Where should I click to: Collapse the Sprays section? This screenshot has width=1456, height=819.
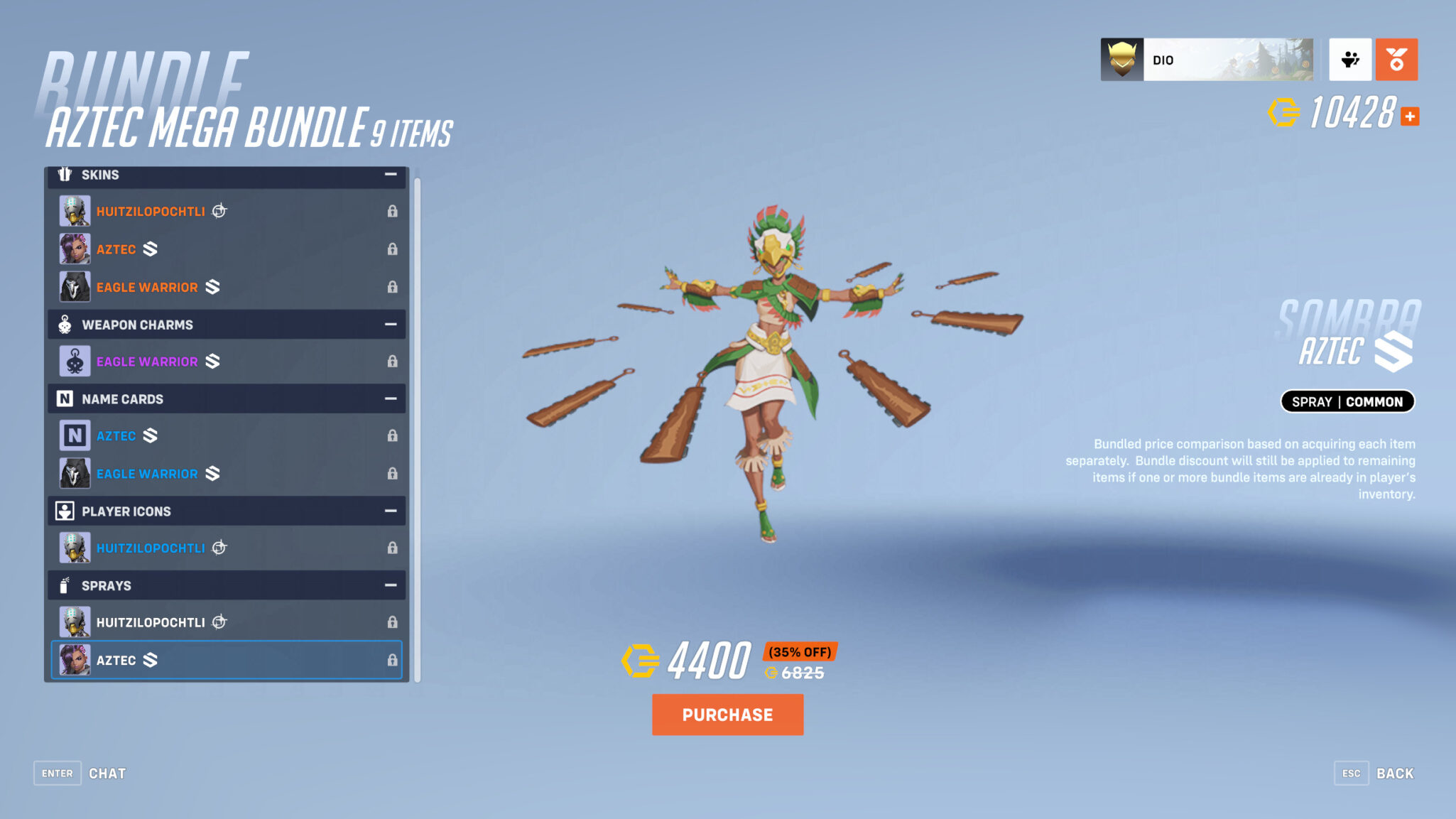[390, 585]
